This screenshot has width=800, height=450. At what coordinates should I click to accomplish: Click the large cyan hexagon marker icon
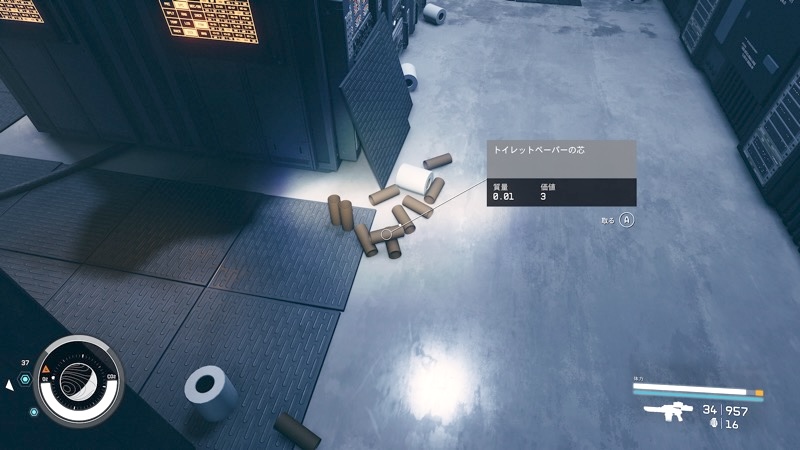tap(26, 377)
